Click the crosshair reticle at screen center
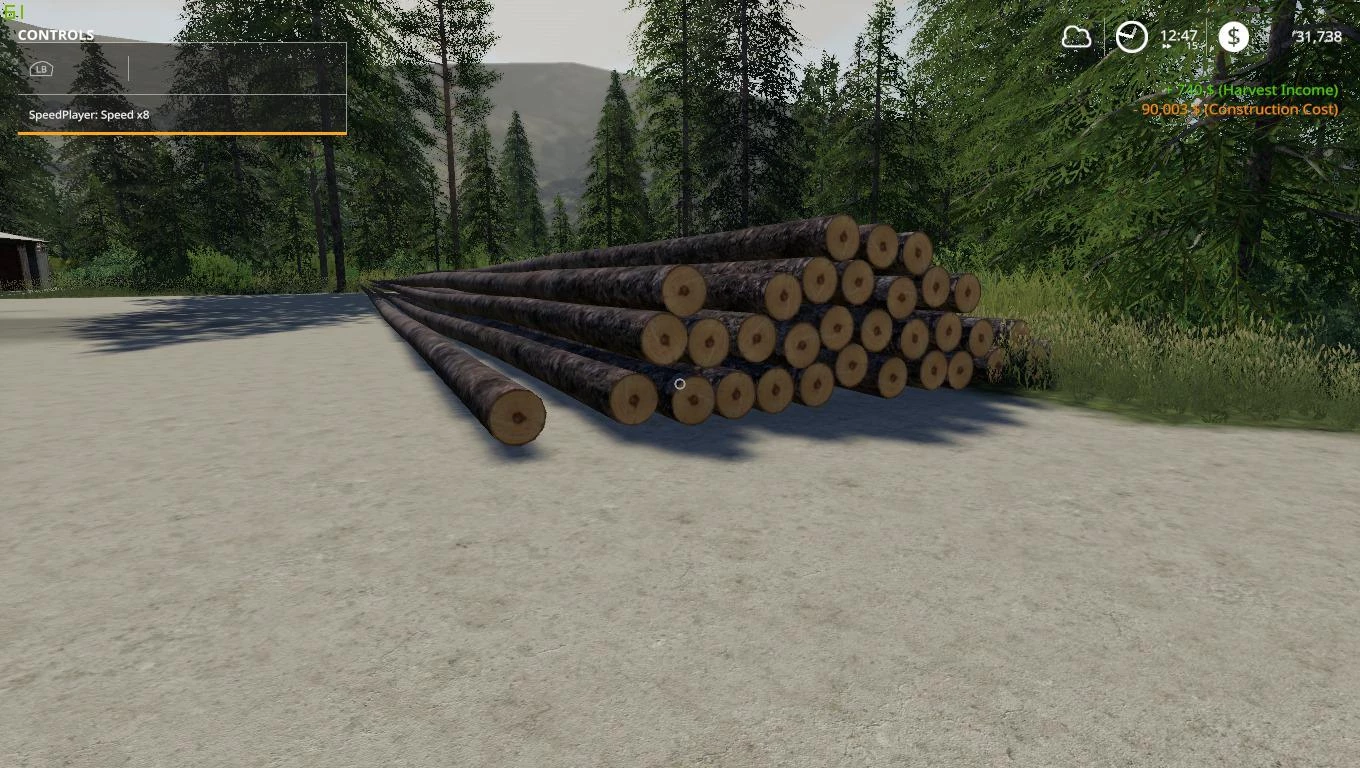This screenshot has height=768, width=1360. click(680, 384)
